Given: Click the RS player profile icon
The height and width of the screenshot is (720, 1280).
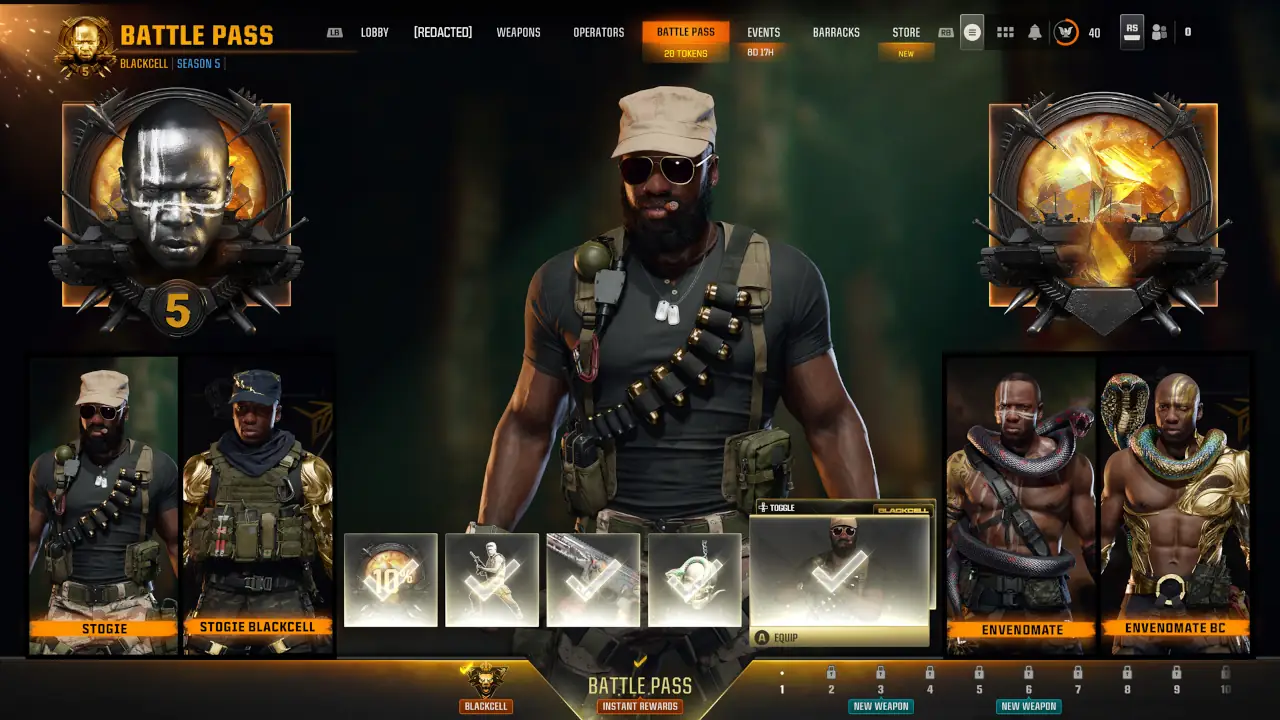Looking at the screenshot, I should click(1131, 32).
